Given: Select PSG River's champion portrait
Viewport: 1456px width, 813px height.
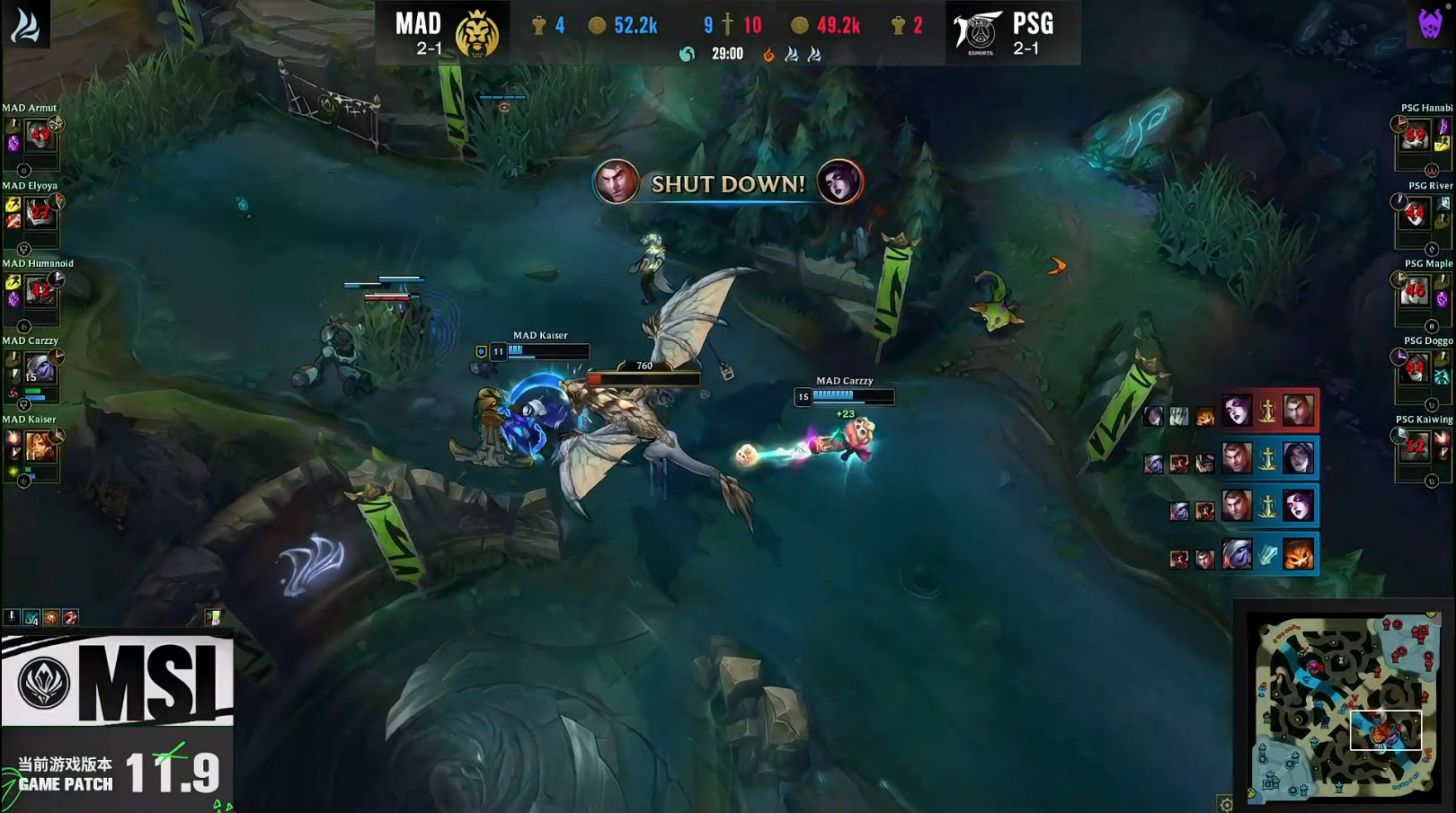Looking at the screenshot, I should pos(1416,214).
